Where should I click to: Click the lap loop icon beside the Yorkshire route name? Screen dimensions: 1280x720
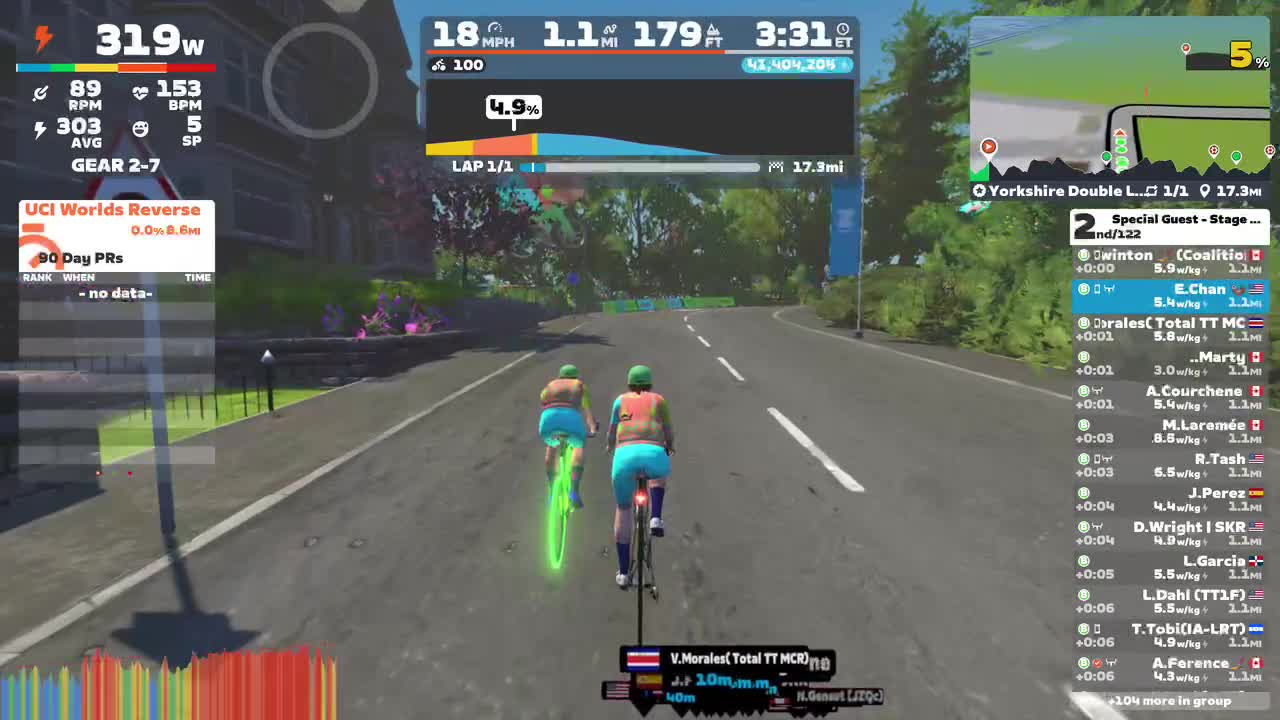1149,191
